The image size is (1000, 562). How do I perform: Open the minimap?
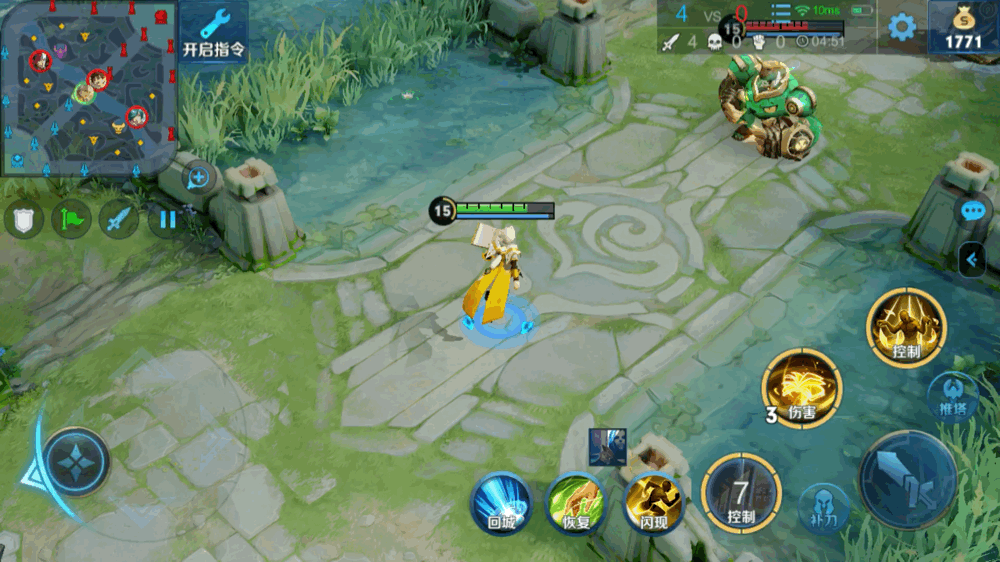tap(88, 87)
